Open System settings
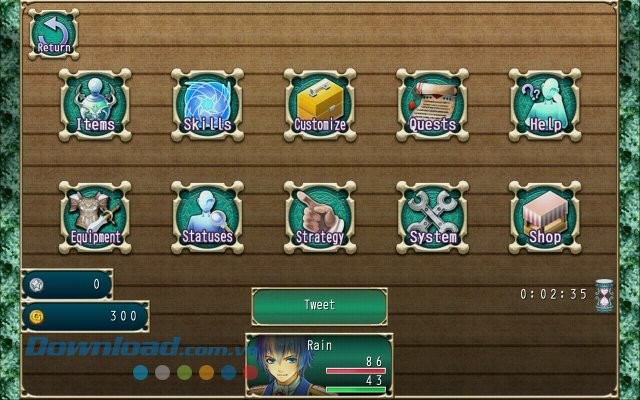The height and width of the screenshot is (400, 640). click(432, 217)
